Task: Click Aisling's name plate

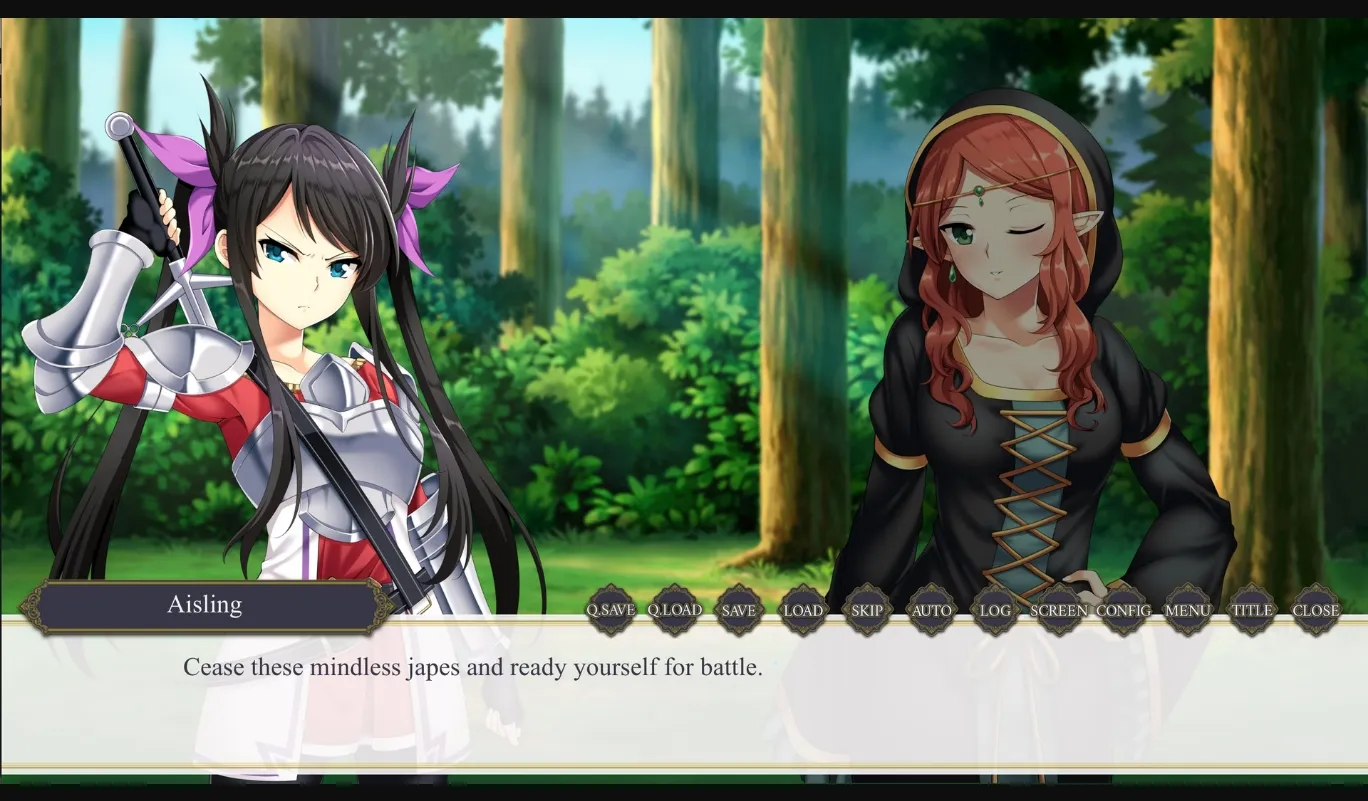Action: (x=204, y=604)
